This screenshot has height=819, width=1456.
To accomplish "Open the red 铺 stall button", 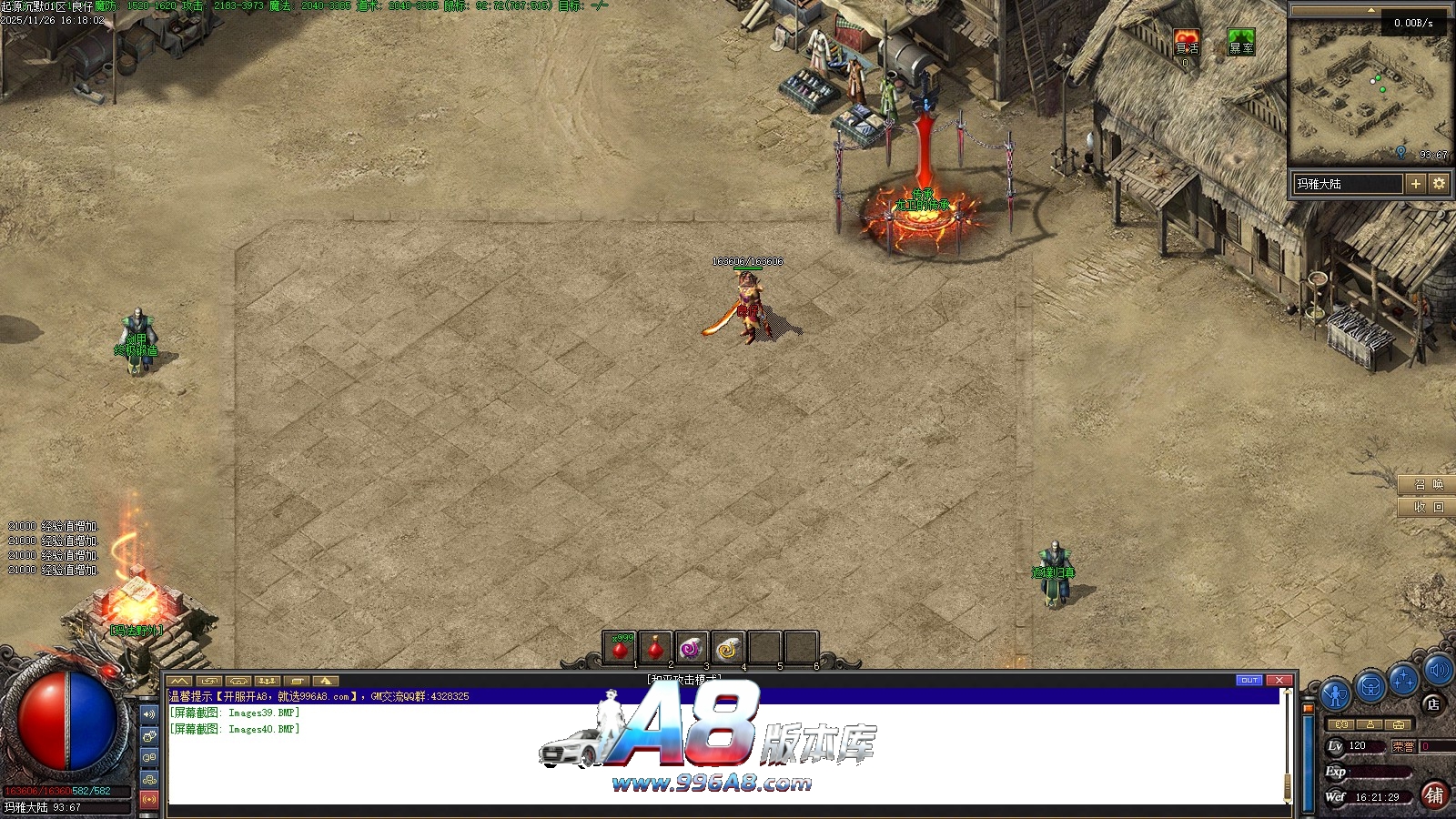I will [1434, 795].
